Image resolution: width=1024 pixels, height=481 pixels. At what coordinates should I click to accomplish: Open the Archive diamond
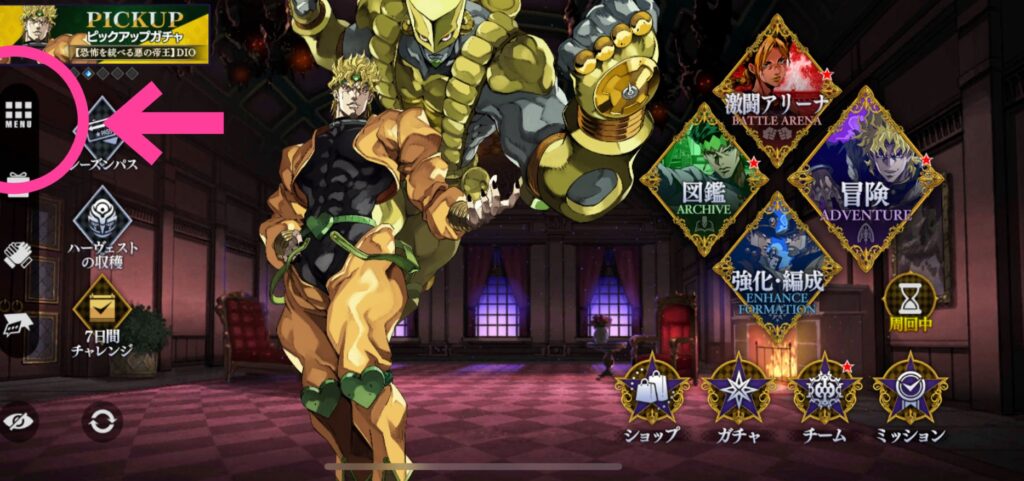point(703,178)
